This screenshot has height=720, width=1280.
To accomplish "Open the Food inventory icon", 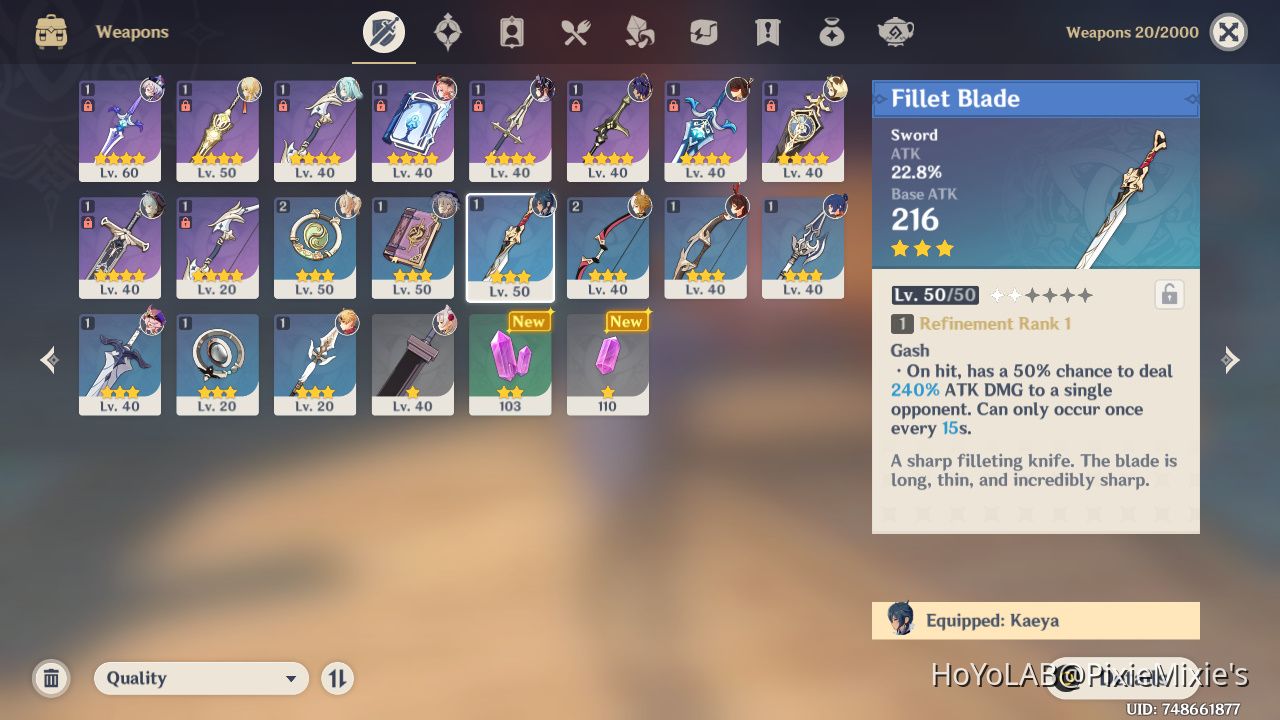I will tap(575, 31).
